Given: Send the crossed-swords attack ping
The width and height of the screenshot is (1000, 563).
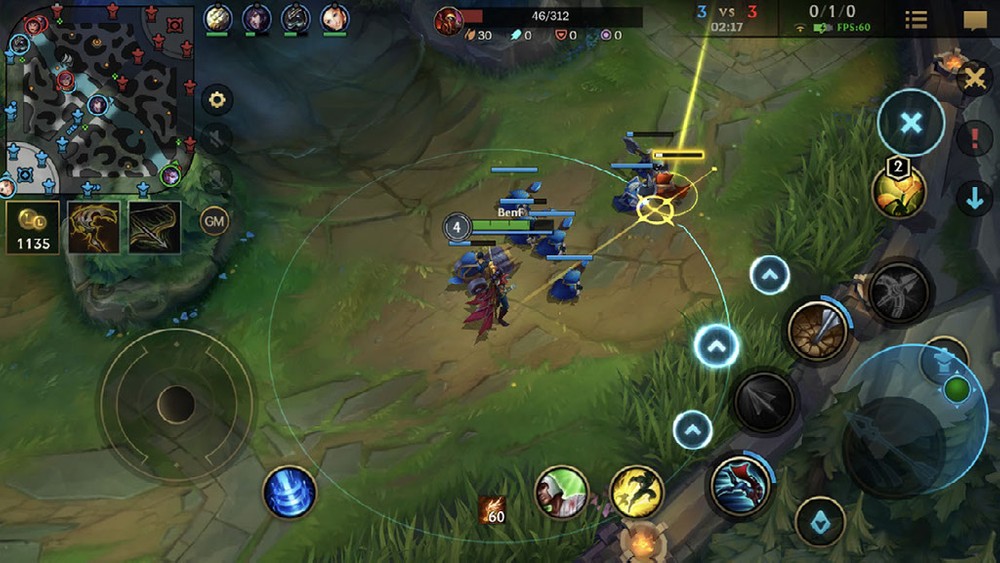Looking at the screenshot, I should point(972,77).
